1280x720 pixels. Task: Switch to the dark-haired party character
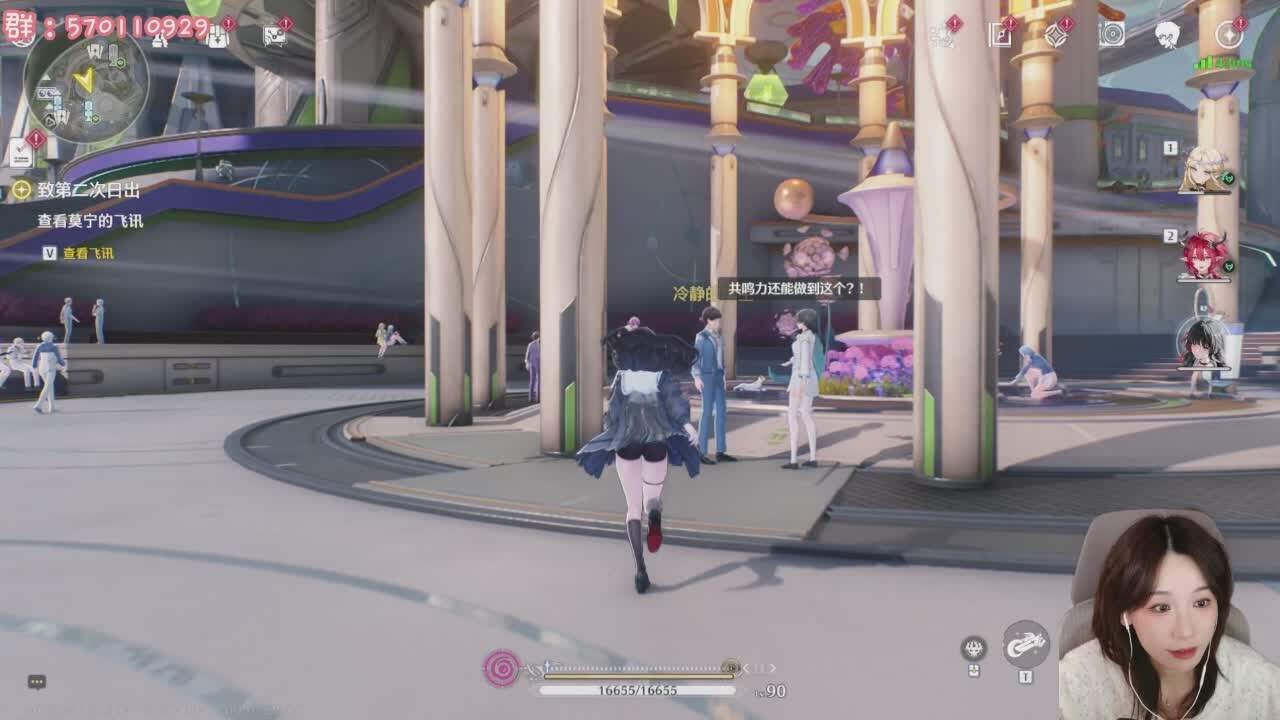(x=1203, y=343)
